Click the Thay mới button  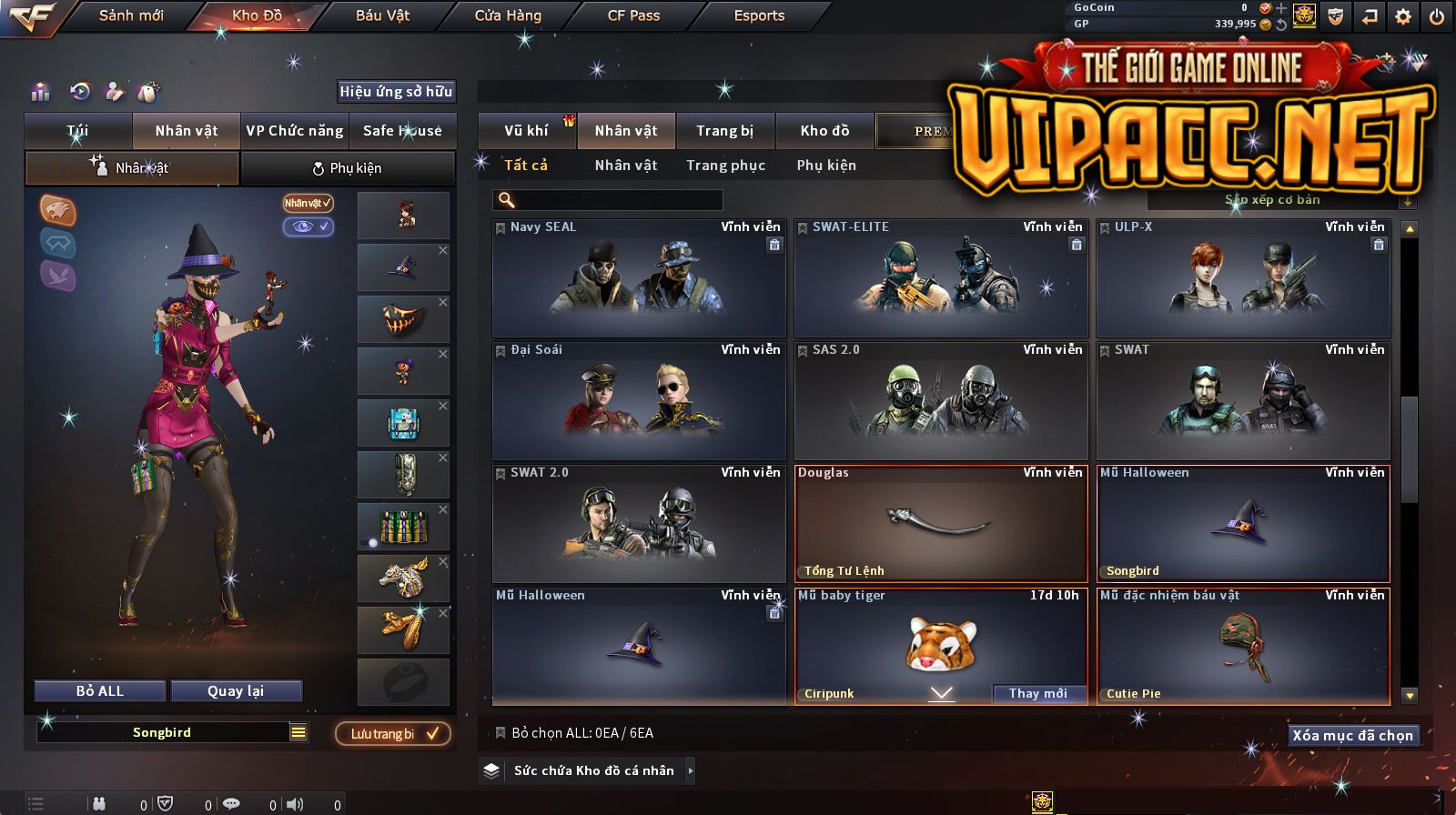click(1037, 693)
